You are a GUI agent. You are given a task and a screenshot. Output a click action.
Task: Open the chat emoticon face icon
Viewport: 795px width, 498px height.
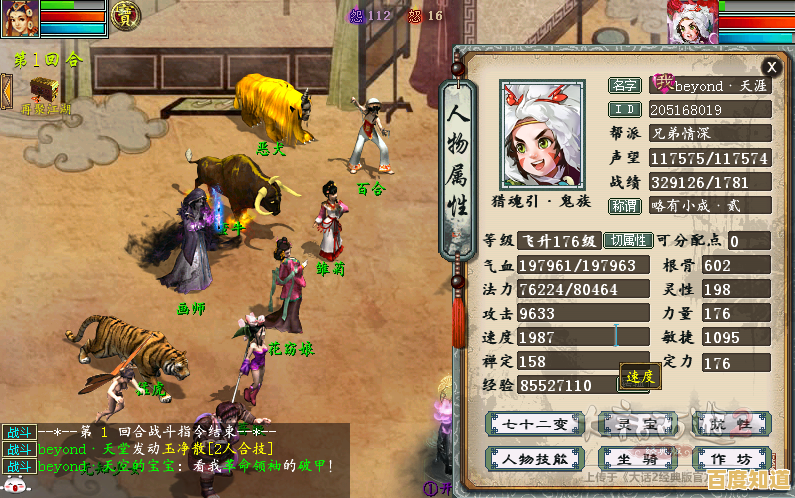13,486
